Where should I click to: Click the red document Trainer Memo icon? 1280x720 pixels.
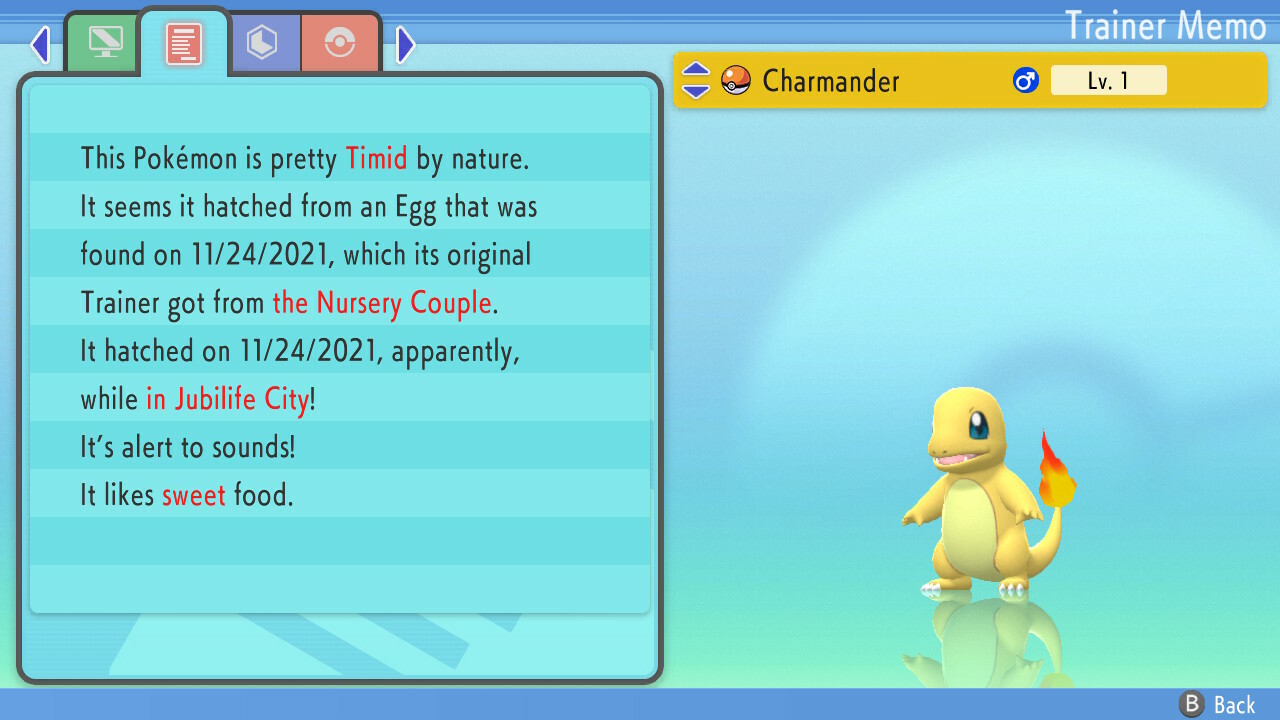[x=183, y=40]
